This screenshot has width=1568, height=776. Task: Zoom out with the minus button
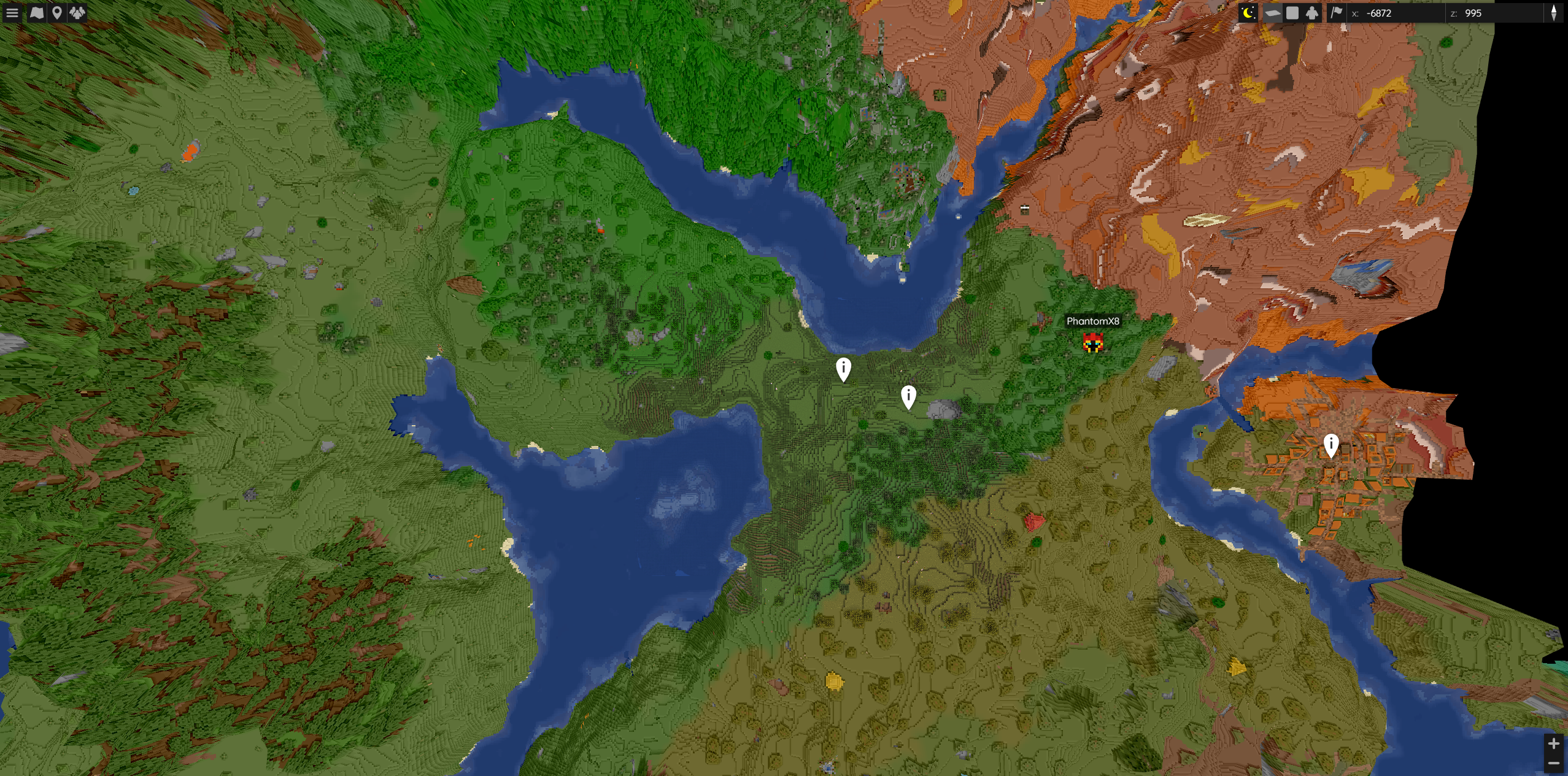click(1554, 764)
